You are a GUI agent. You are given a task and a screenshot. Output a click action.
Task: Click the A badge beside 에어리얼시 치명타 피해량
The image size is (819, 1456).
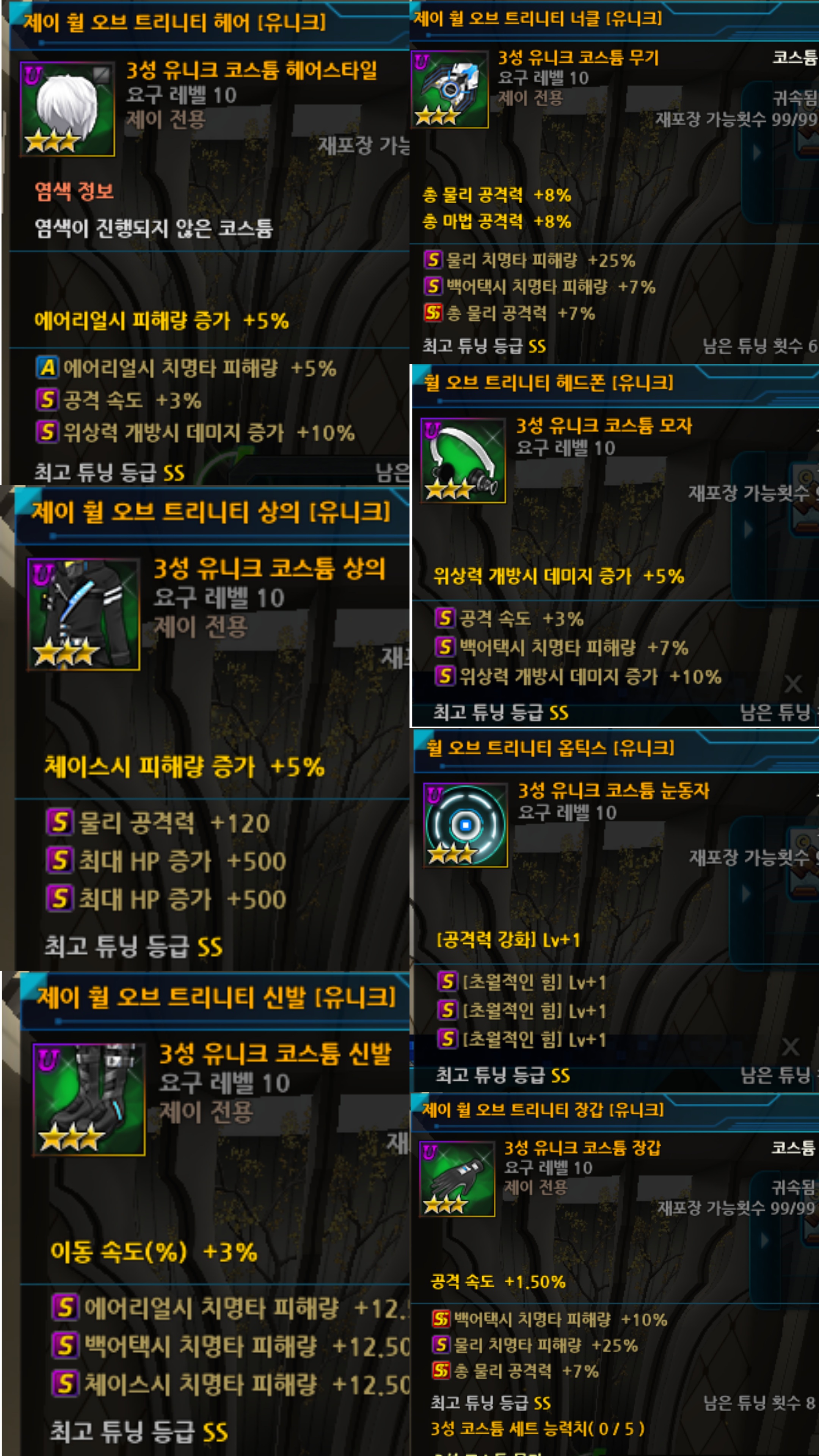(48, 367)
